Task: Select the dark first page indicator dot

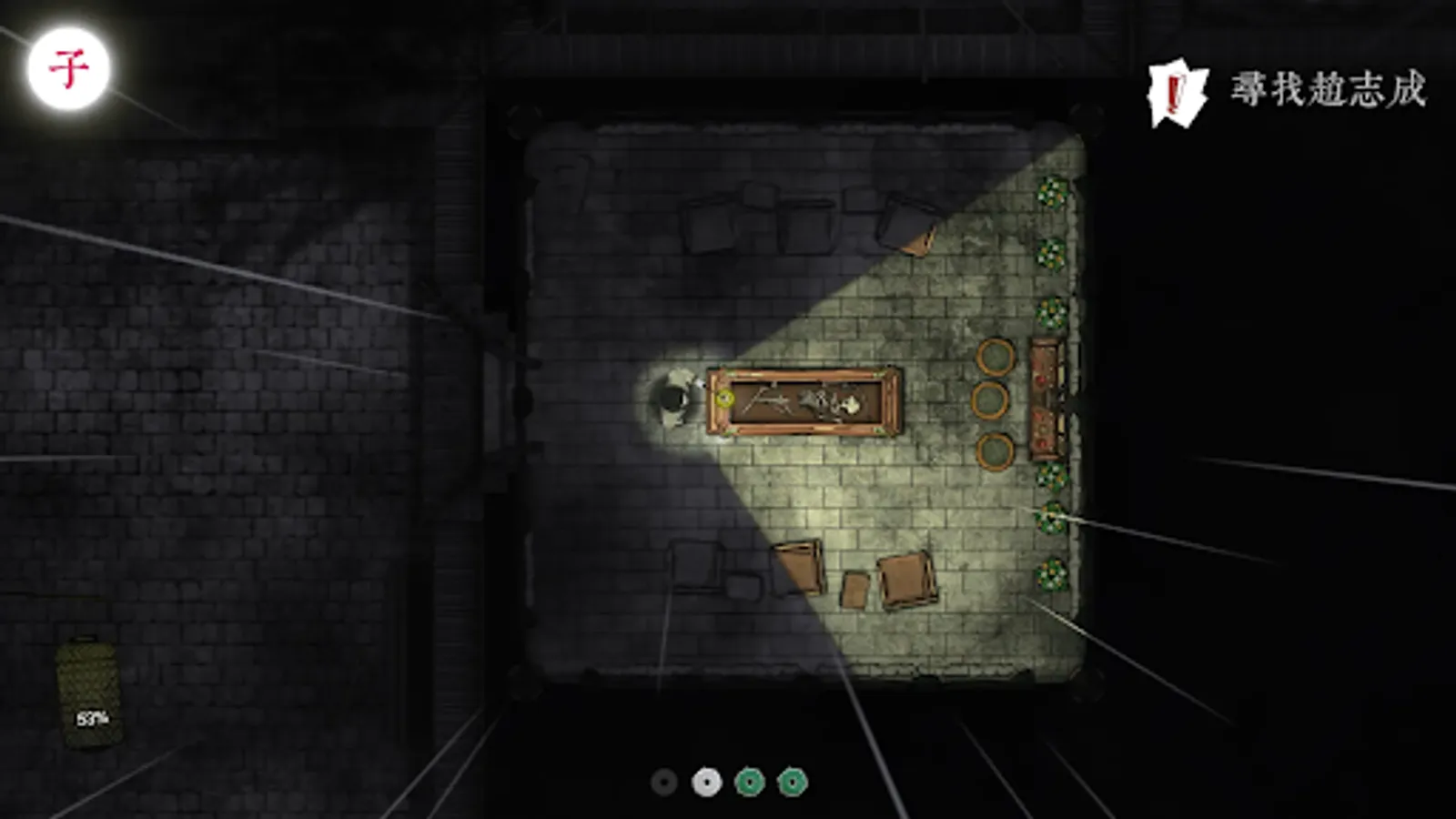Action: [663, 781]
